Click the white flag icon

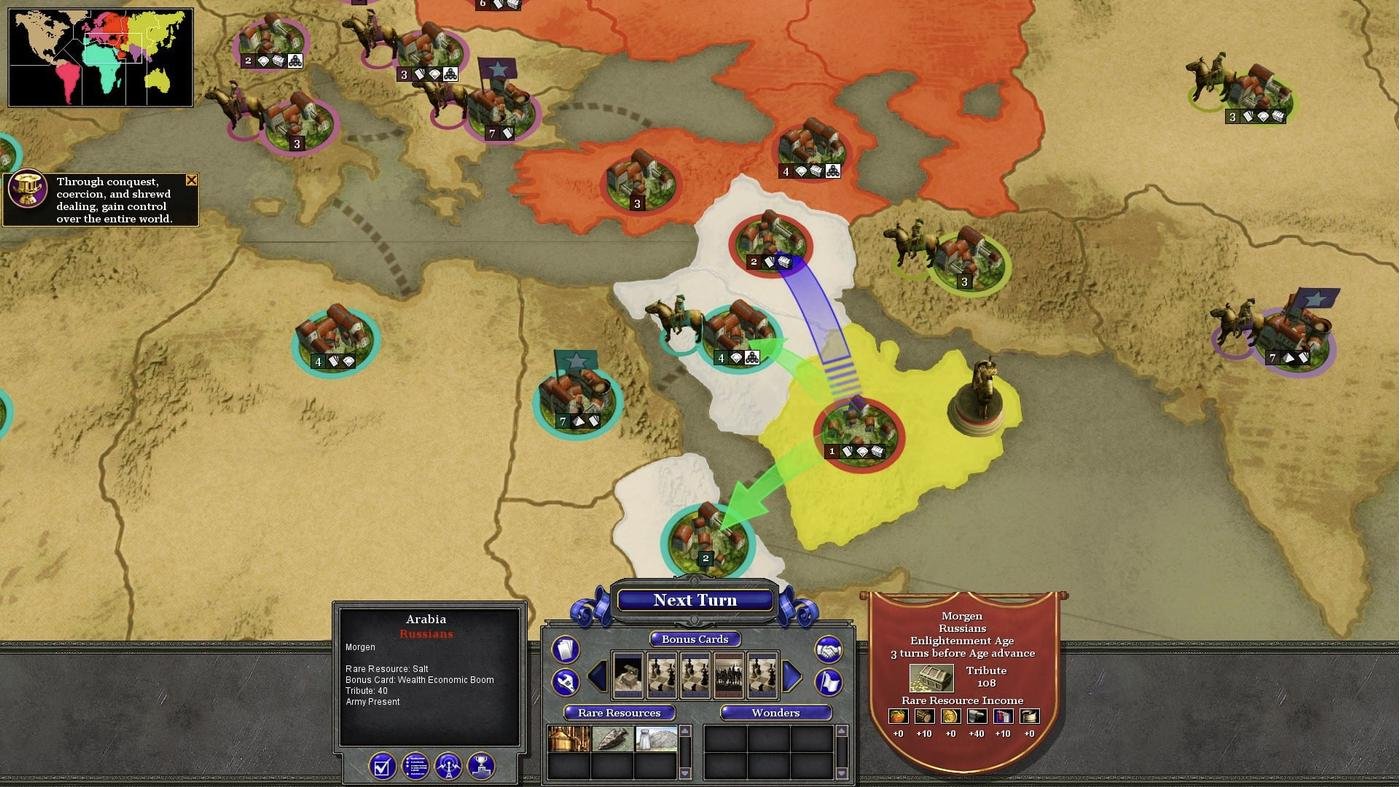tap(828, 682)
